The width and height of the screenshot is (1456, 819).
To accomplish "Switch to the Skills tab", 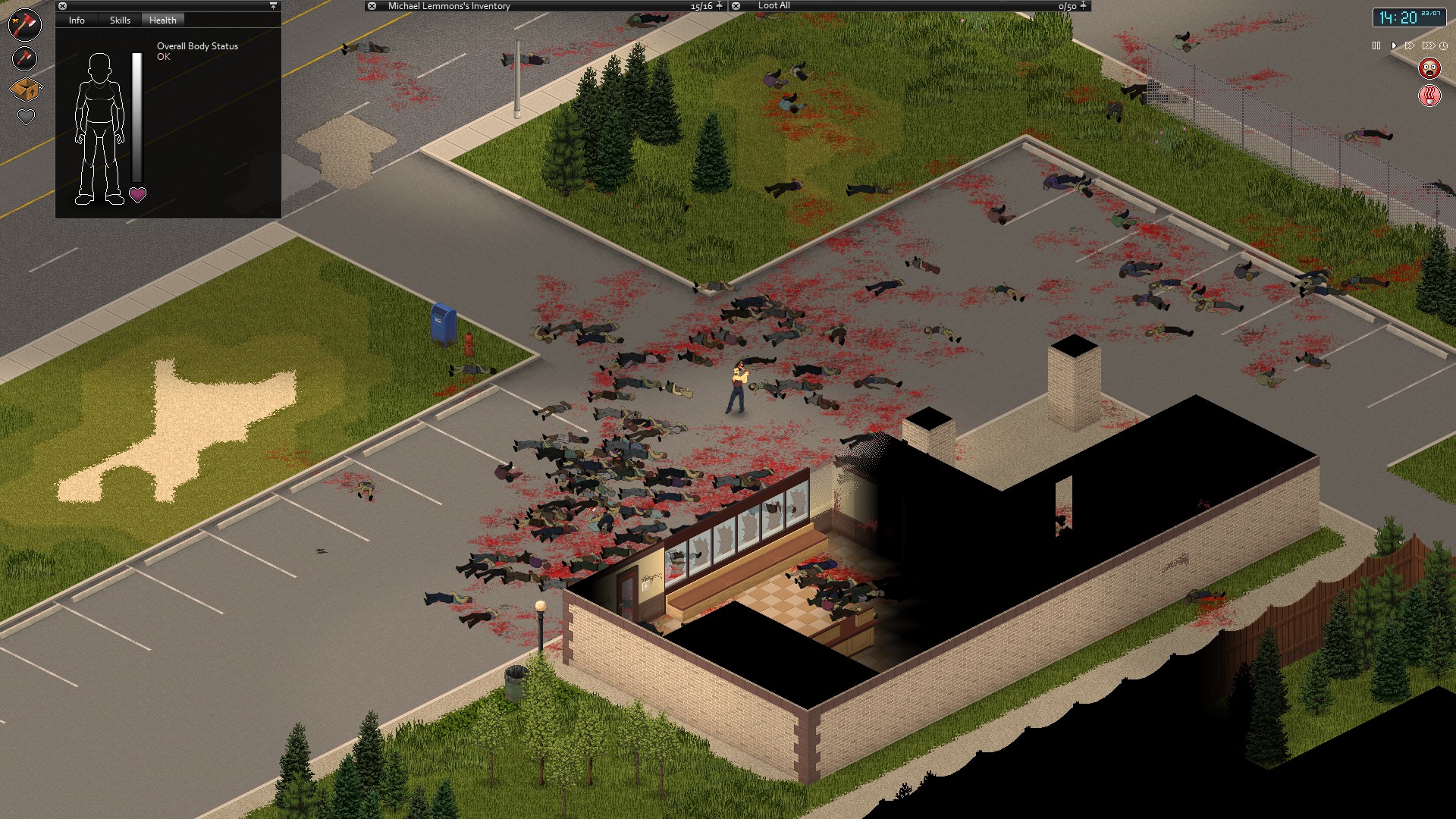I will 118,20.
